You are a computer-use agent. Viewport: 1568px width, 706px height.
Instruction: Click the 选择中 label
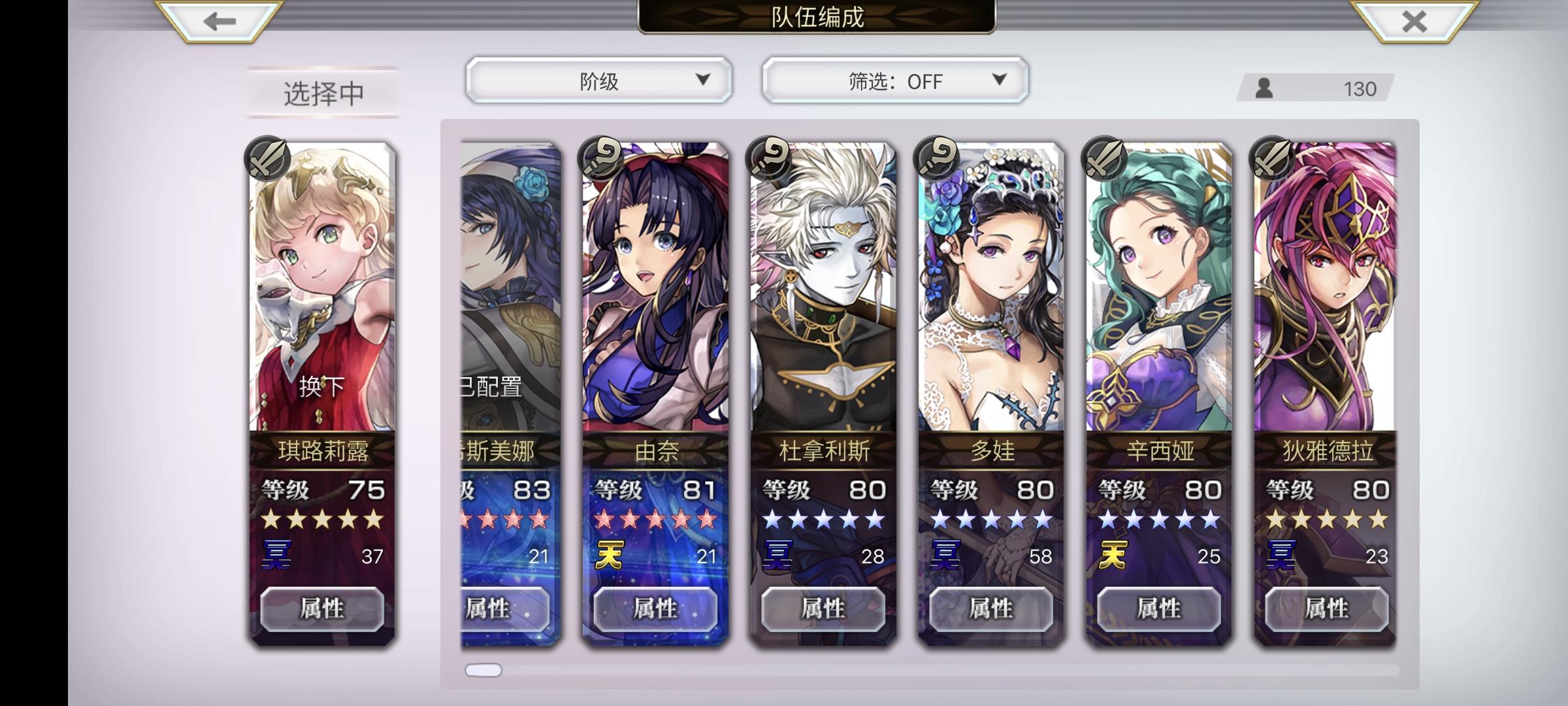(x=321, y=93)
